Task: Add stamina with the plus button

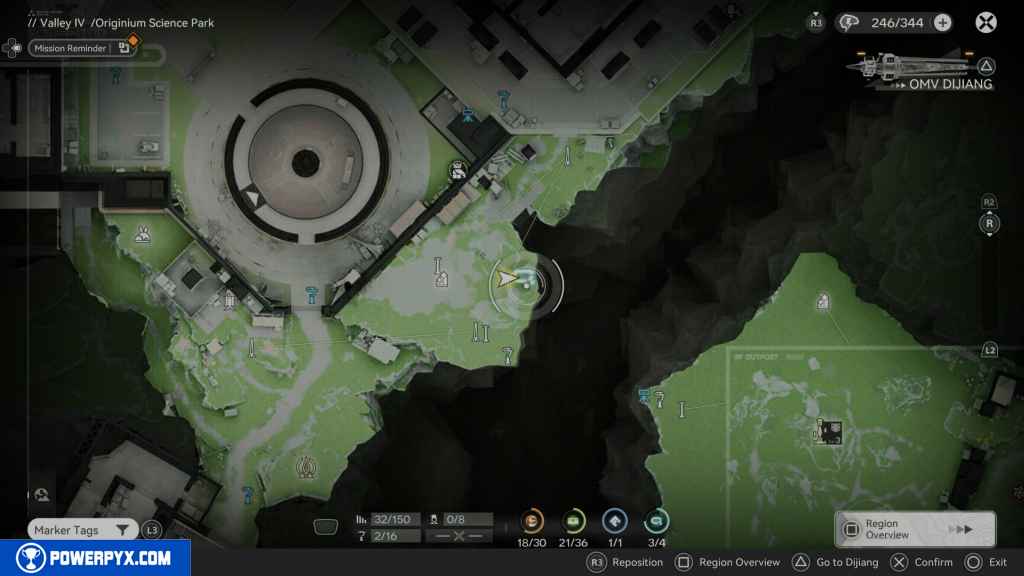Action: point(942,23)
